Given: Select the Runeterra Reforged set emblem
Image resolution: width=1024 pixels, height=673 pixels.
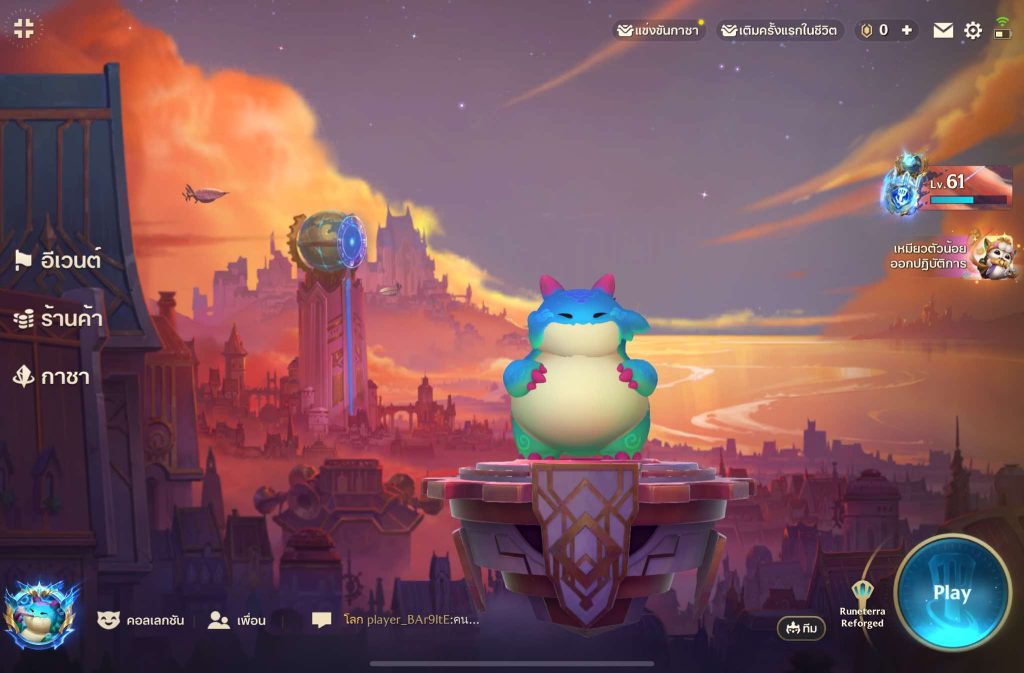Looking at the screenshot, I should (862, 604).
